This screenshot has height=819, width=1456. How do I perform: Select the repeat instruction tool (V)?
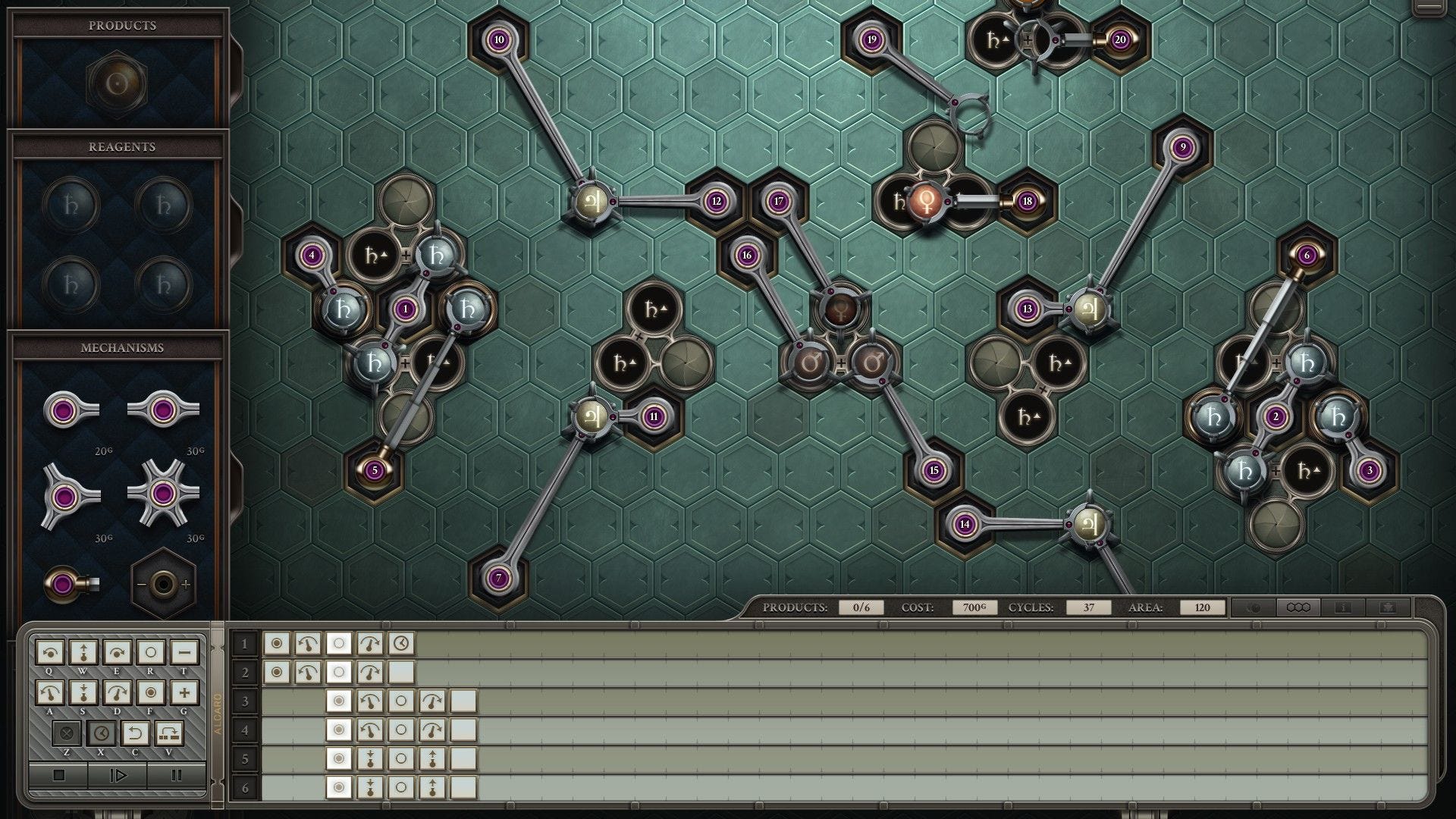coord(168,733)
